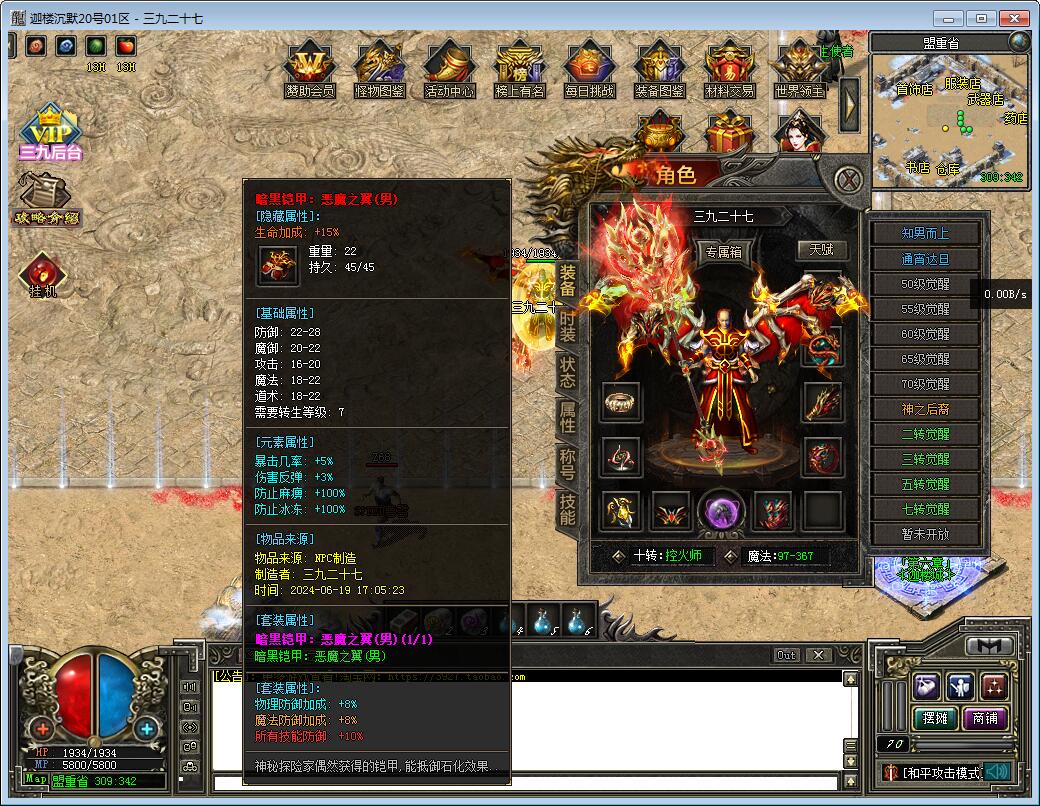Viewport: 1040px width, 806px height.
Task: Select the 七转觉醒 awakening entry
Action: coord(925,509)
